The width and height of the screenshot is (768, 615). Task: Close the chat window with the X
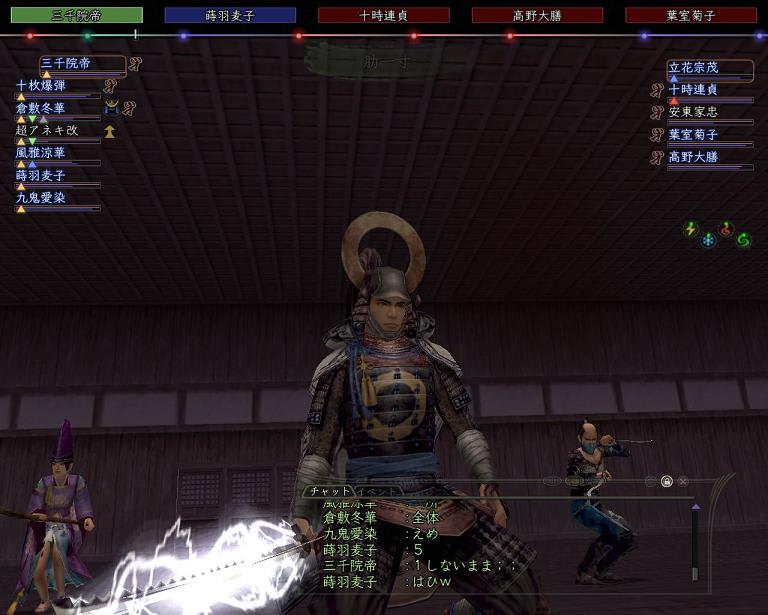683,481
